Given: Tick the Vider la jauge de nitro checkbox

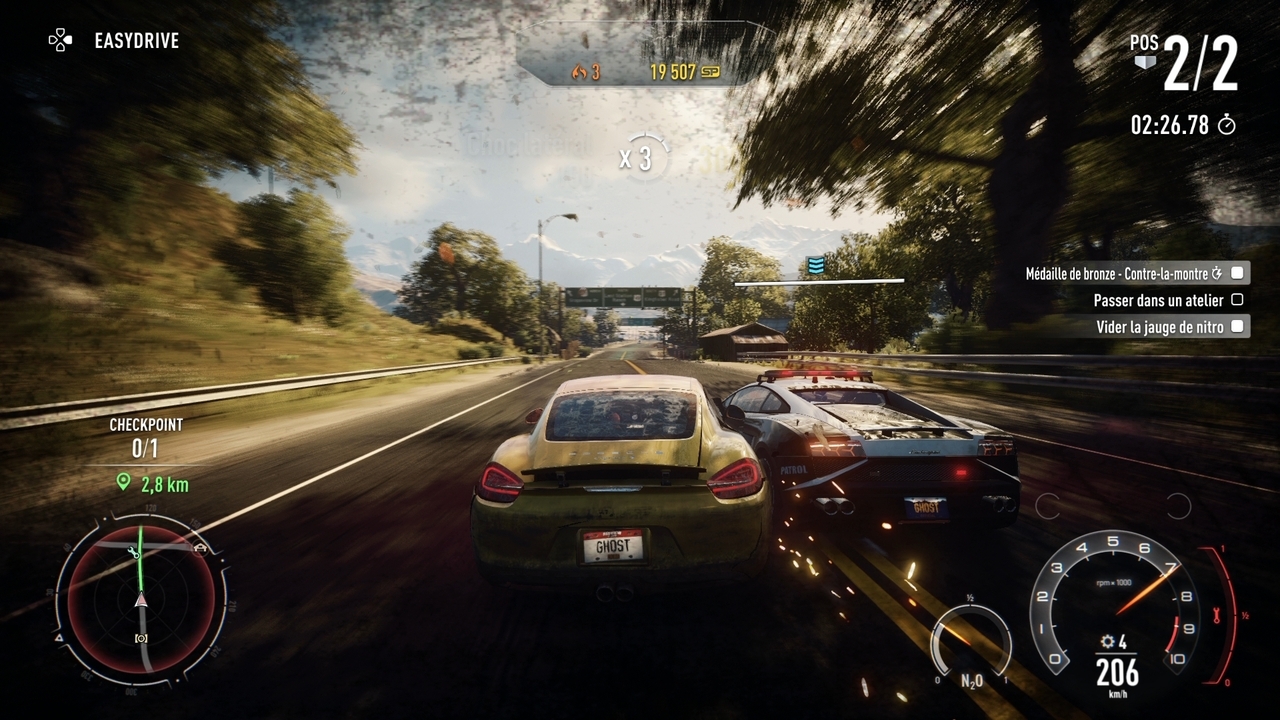Looking at the screenshot, I should [x=1237, y=326].
